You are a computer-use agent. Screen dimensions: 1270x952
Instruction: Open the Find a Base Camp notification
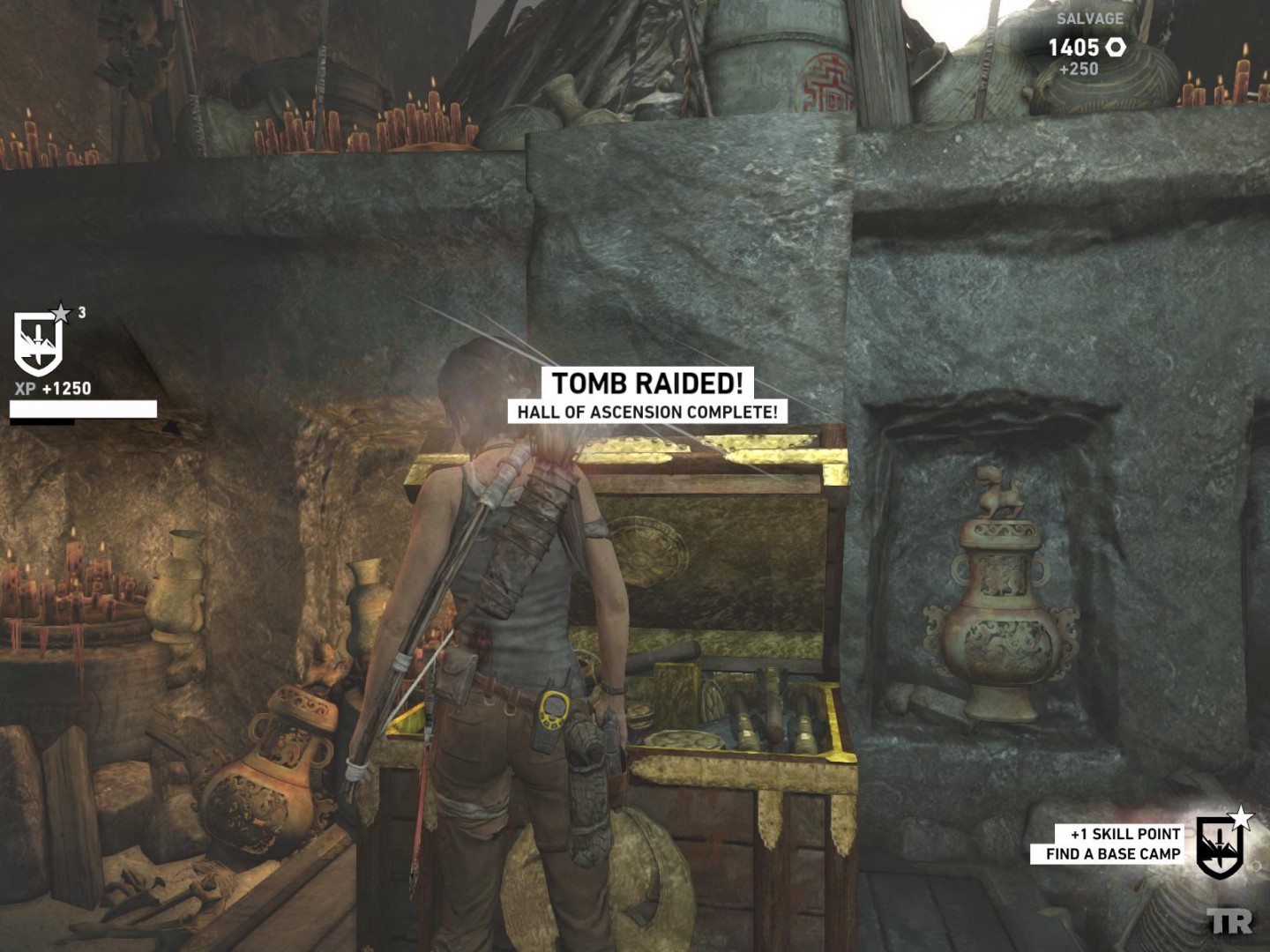tap(1112, 853)
